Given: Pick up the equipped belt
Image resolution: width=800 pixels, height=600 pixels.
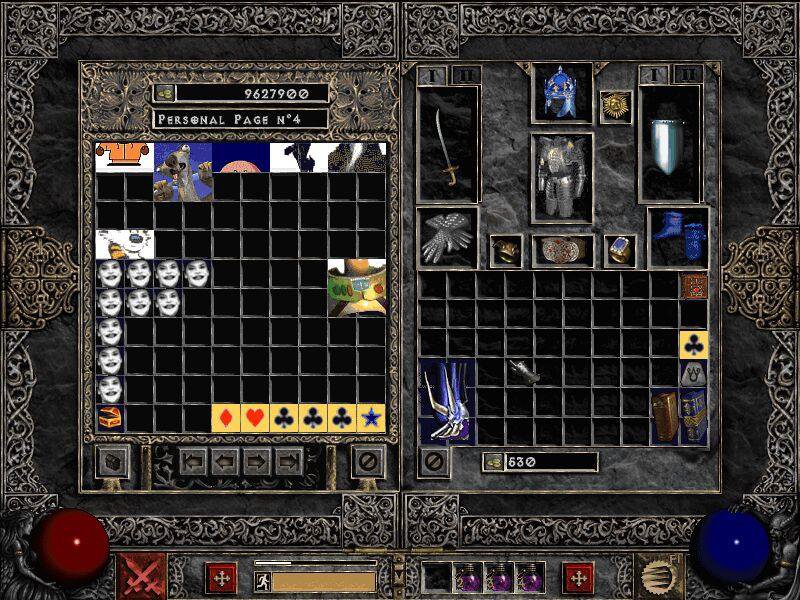Looking at the screenshot, I should click(x=562, y=250).
